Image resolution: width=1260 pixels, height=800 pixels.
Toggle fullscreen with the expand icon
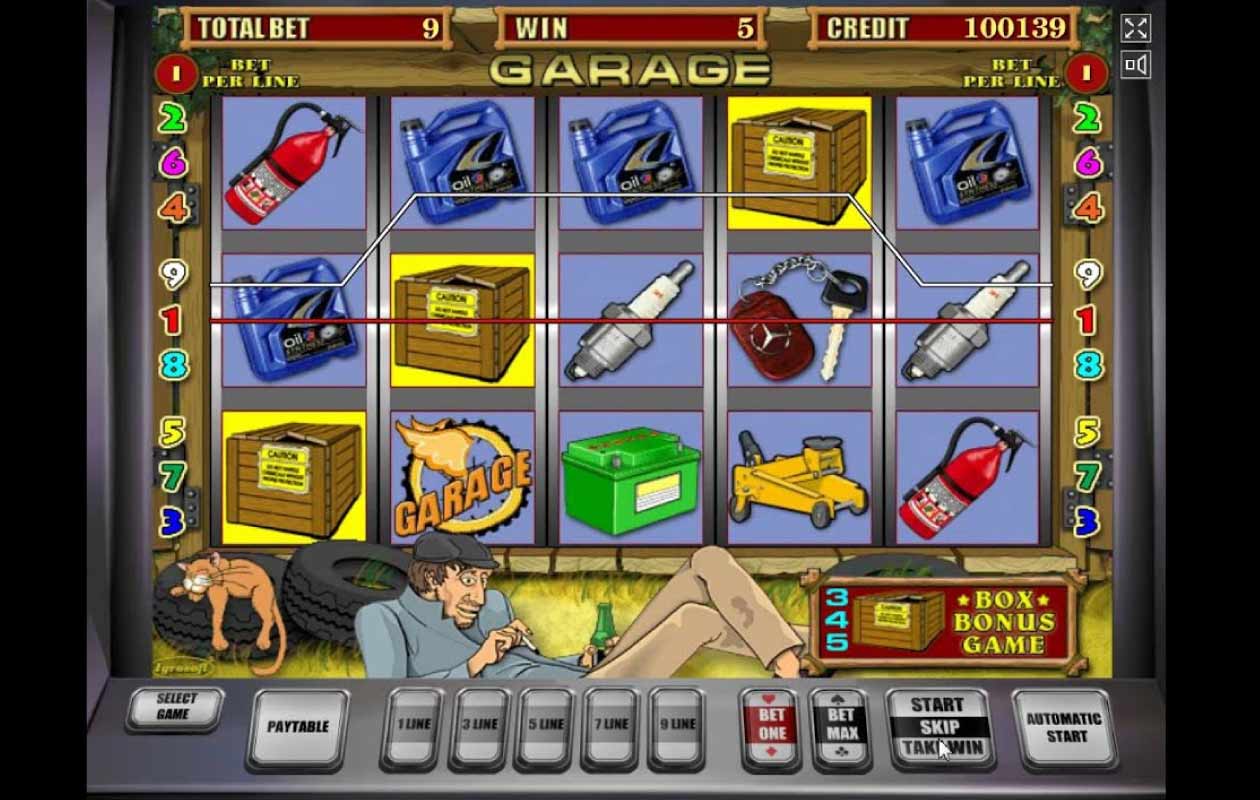tap(1135, 28)
